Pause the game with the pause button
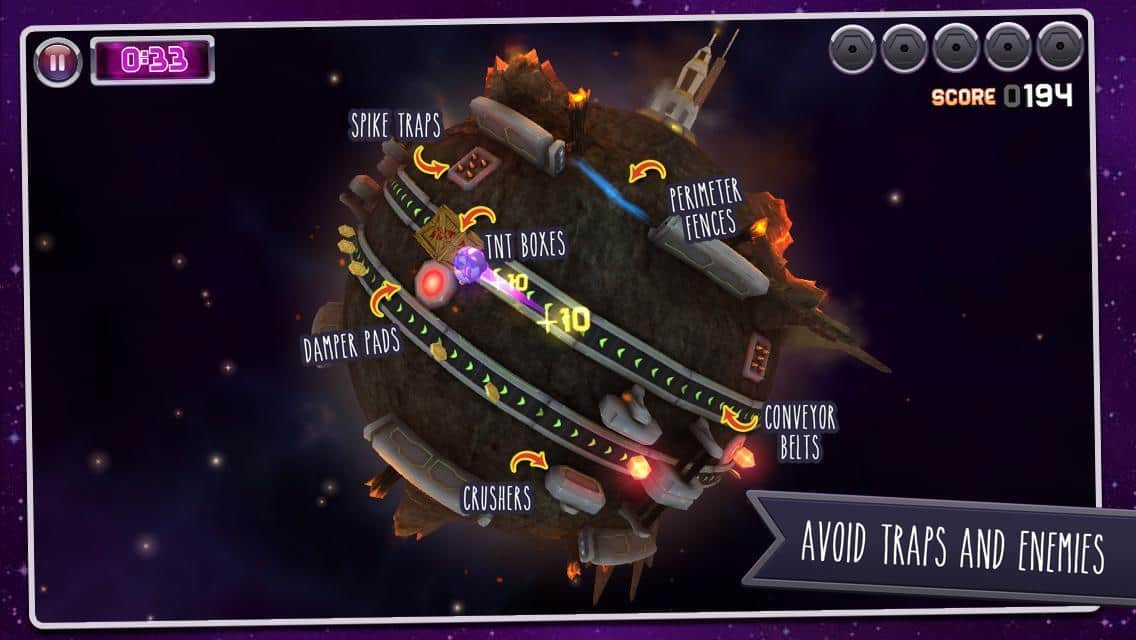 pyautogui.click(x=57, y=61)
